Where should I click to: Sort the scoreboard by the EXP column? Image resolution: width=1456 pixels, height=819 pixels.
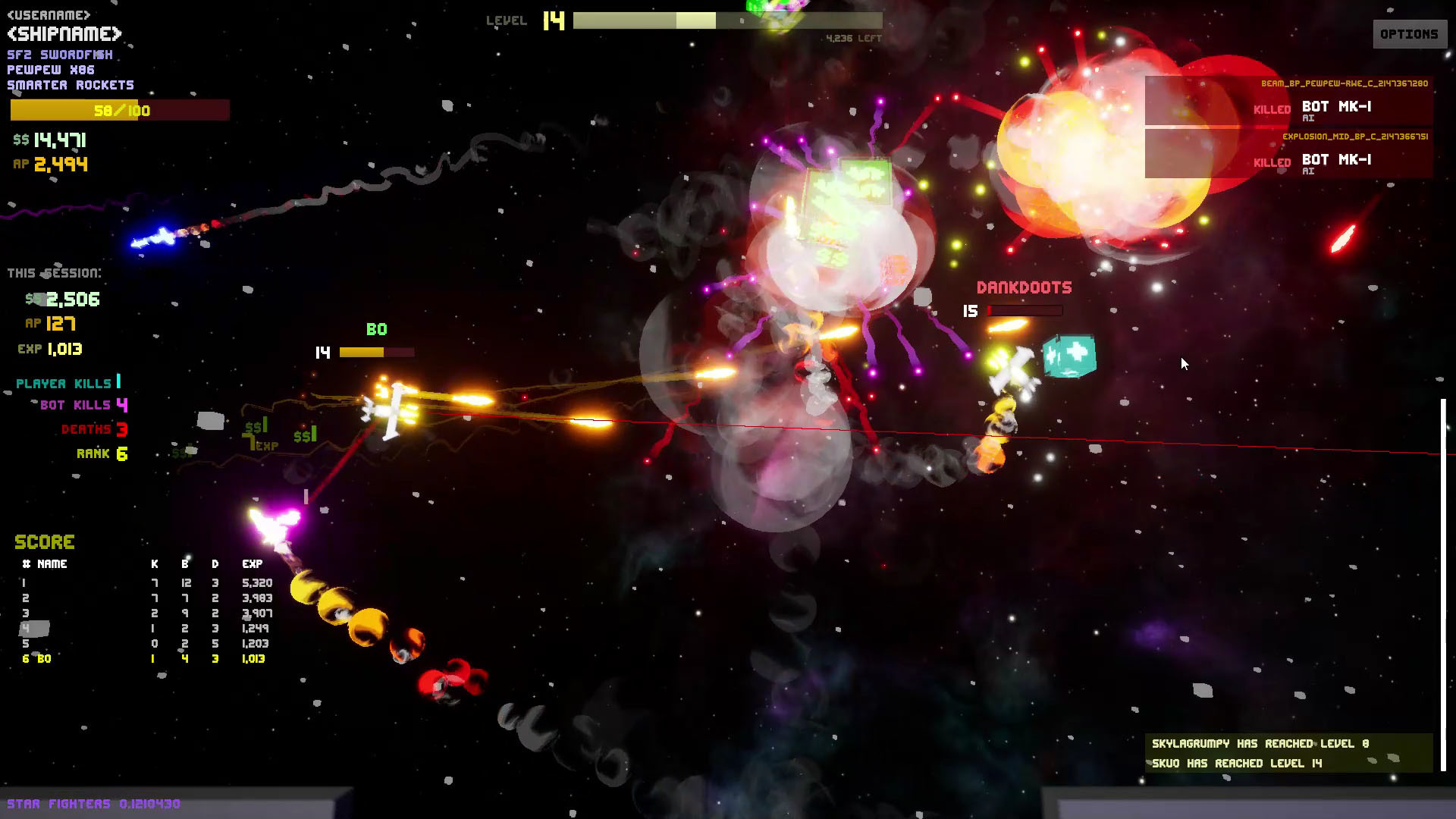click(x=252, y=563)
